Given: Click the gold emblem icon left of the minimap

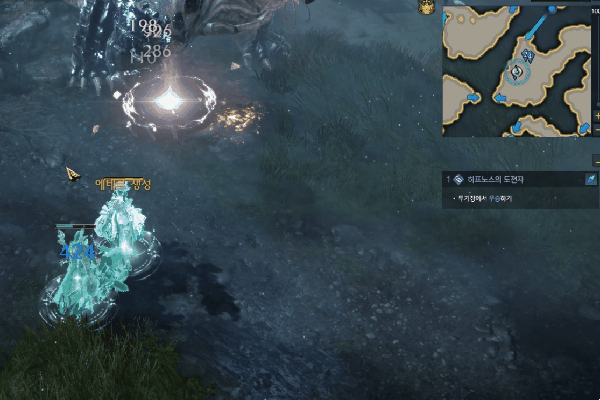Looking at the screenshot, I should click(x=427, y=7).
